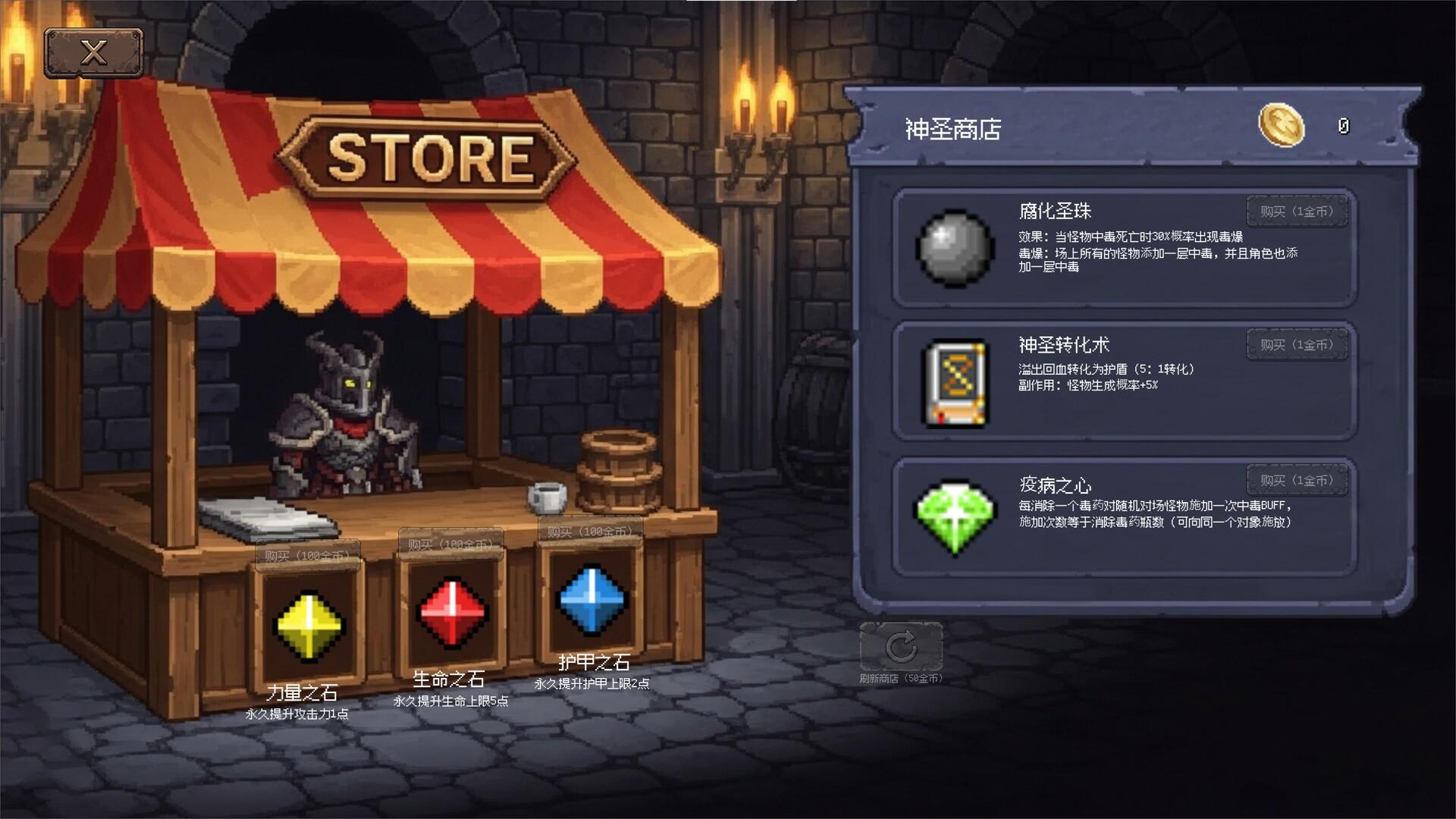Purchase 腐化圣珠 for 1 gold
Image resolution: width=1456 pixels, height=819 pixels.
point(1297,212)
